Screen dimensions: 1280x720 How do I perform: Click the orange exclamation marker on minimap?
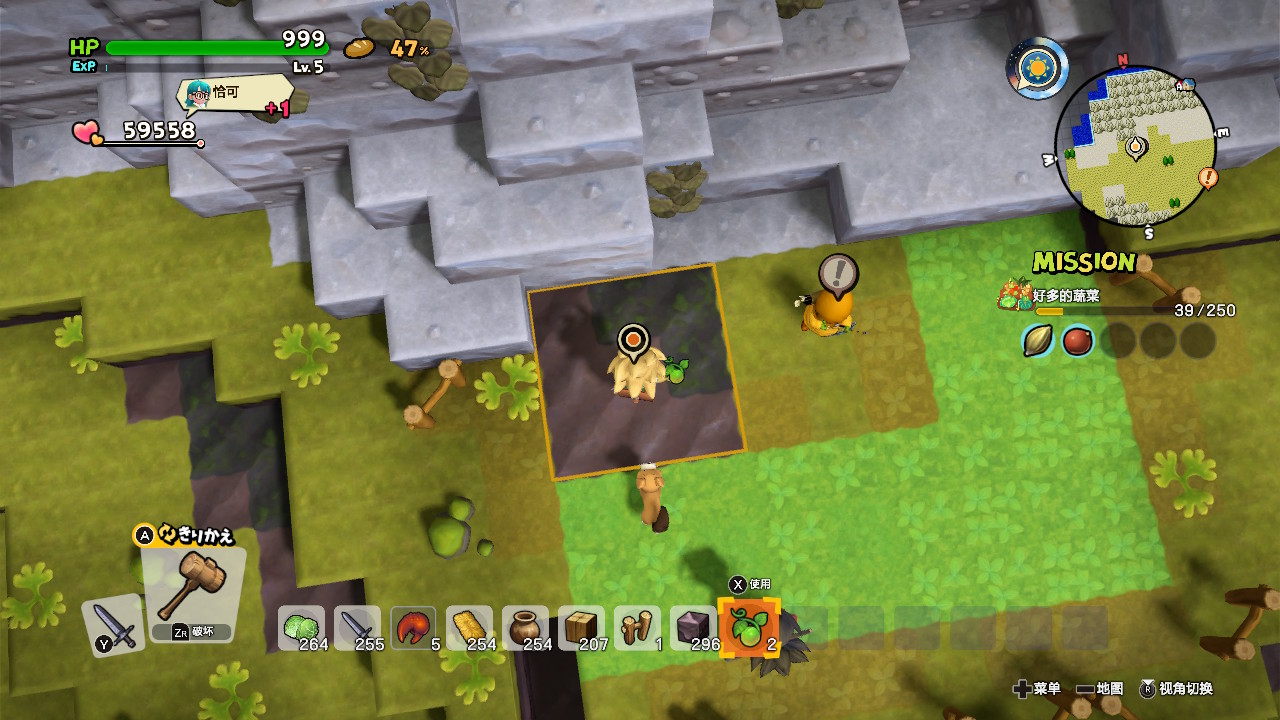click(1208, 179)
